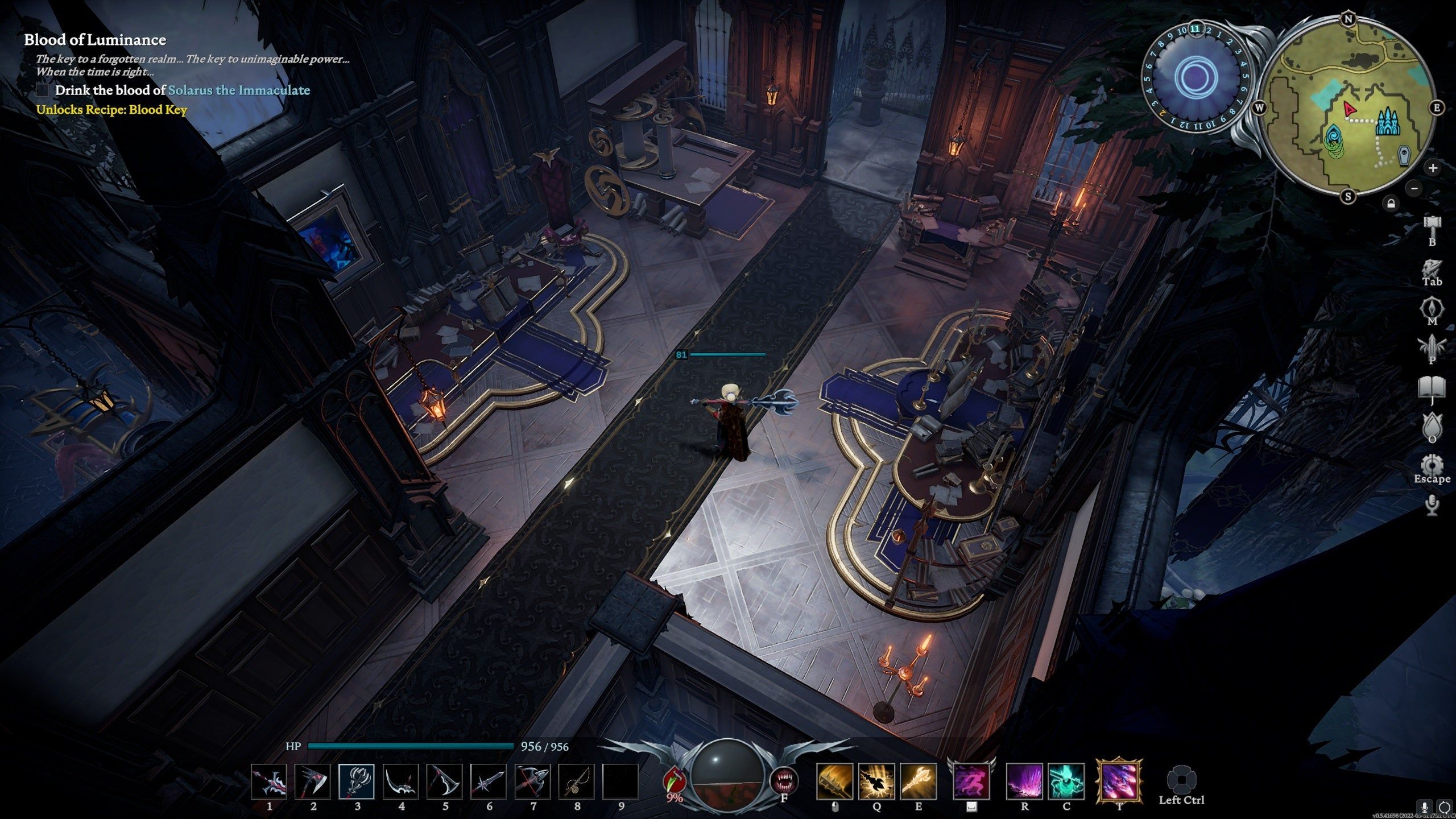Viewport: 1456px width, 819px height.
Task: Activate the fanged bite feed ability
Action: pos(784,781)
